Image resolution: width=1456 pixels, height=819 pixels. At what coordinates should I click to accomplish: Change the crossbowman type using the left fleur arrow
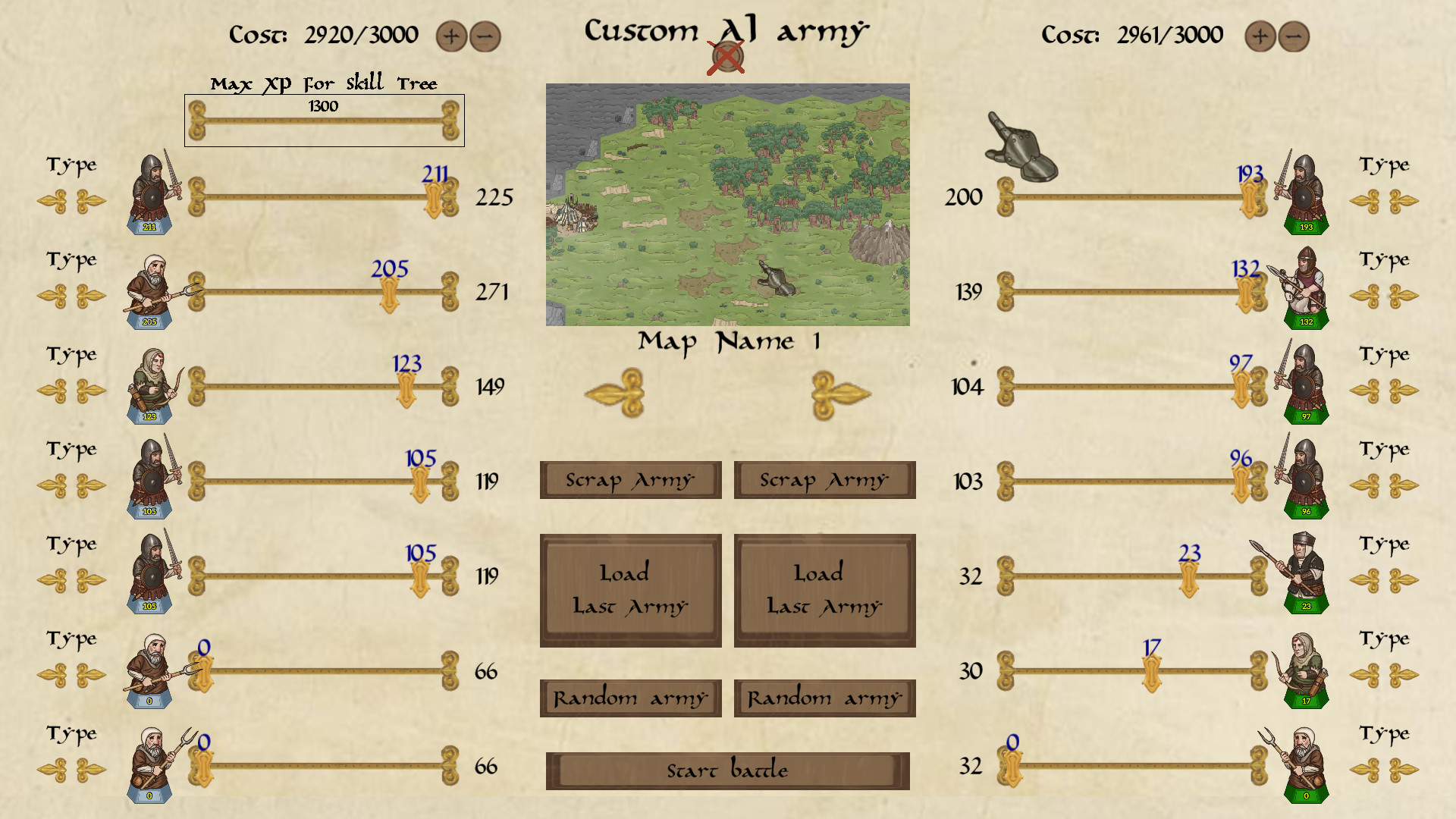1371,296
